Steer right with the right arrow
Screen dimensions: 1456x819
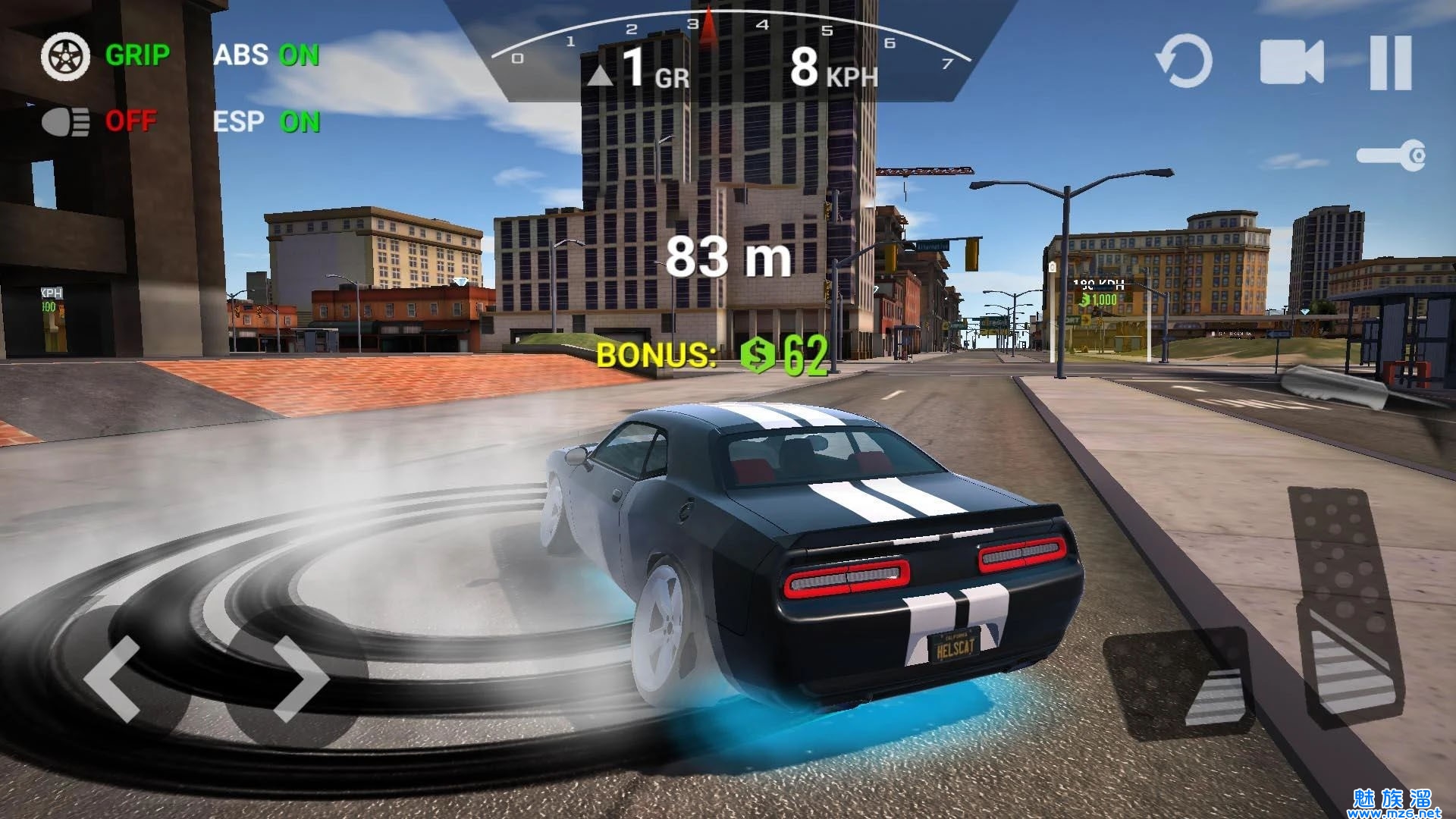pyautogui.click(x=300, y=679)
